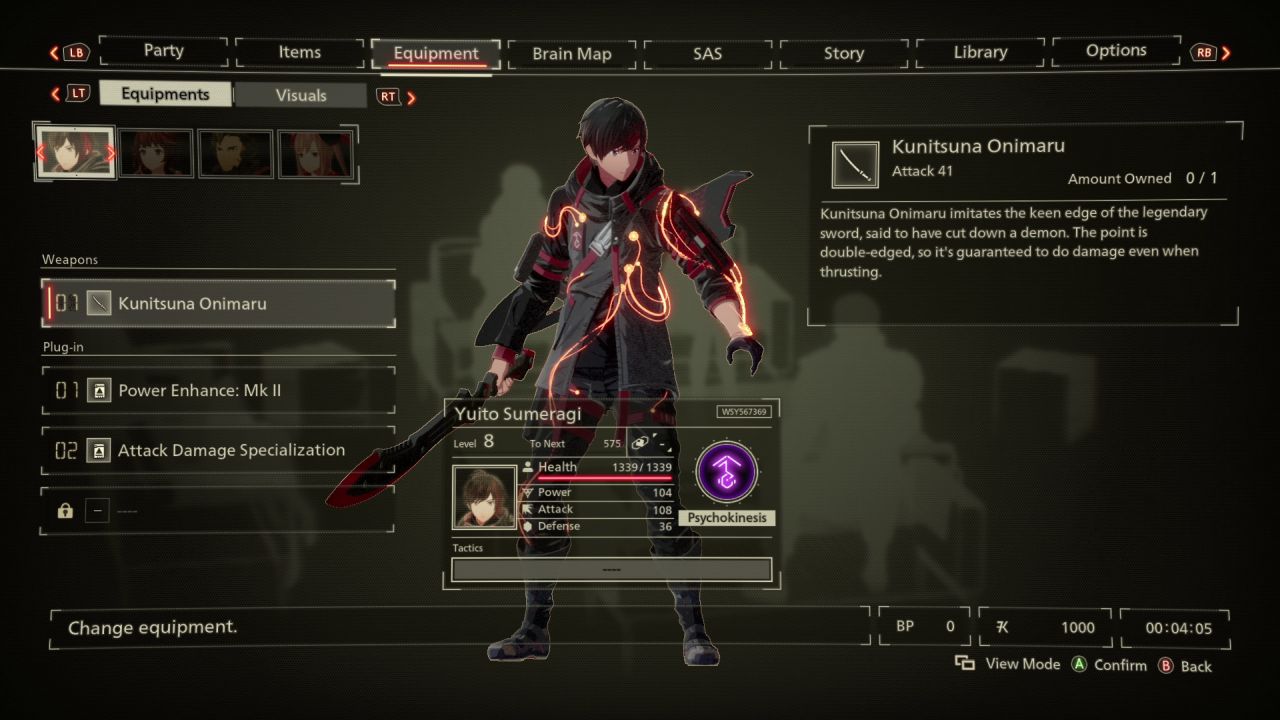View the Story tab
This screenshot has width=1280, height=720.
(x=843, y=54)
